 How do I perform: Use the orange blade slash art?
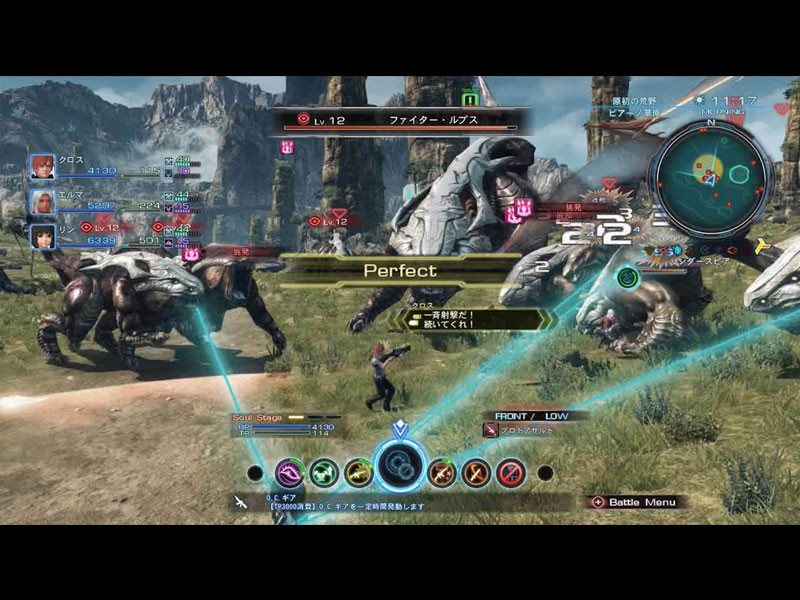tap(476, 472)
